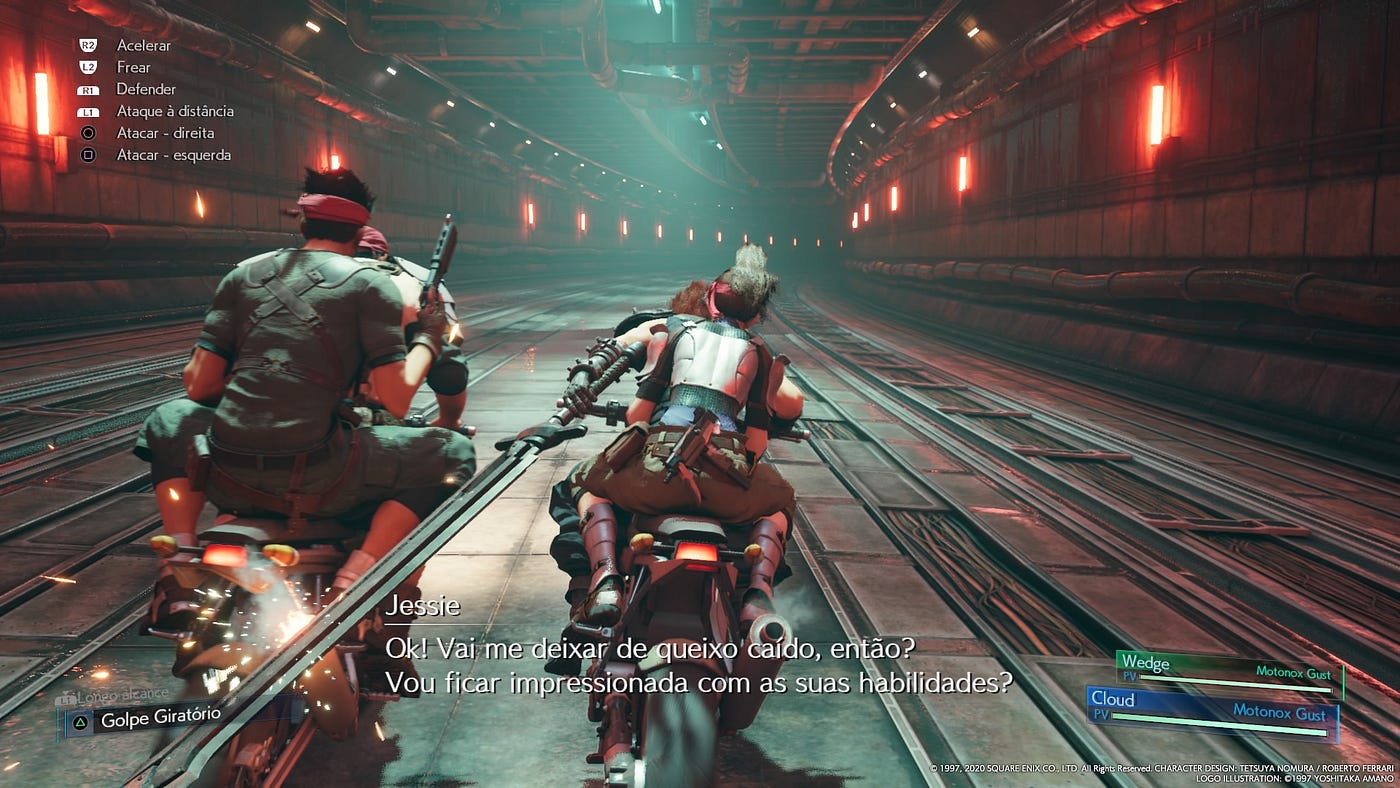Select Wedge's party status panel
This screenshot has height=788, width=1400.
[1230, 673]
